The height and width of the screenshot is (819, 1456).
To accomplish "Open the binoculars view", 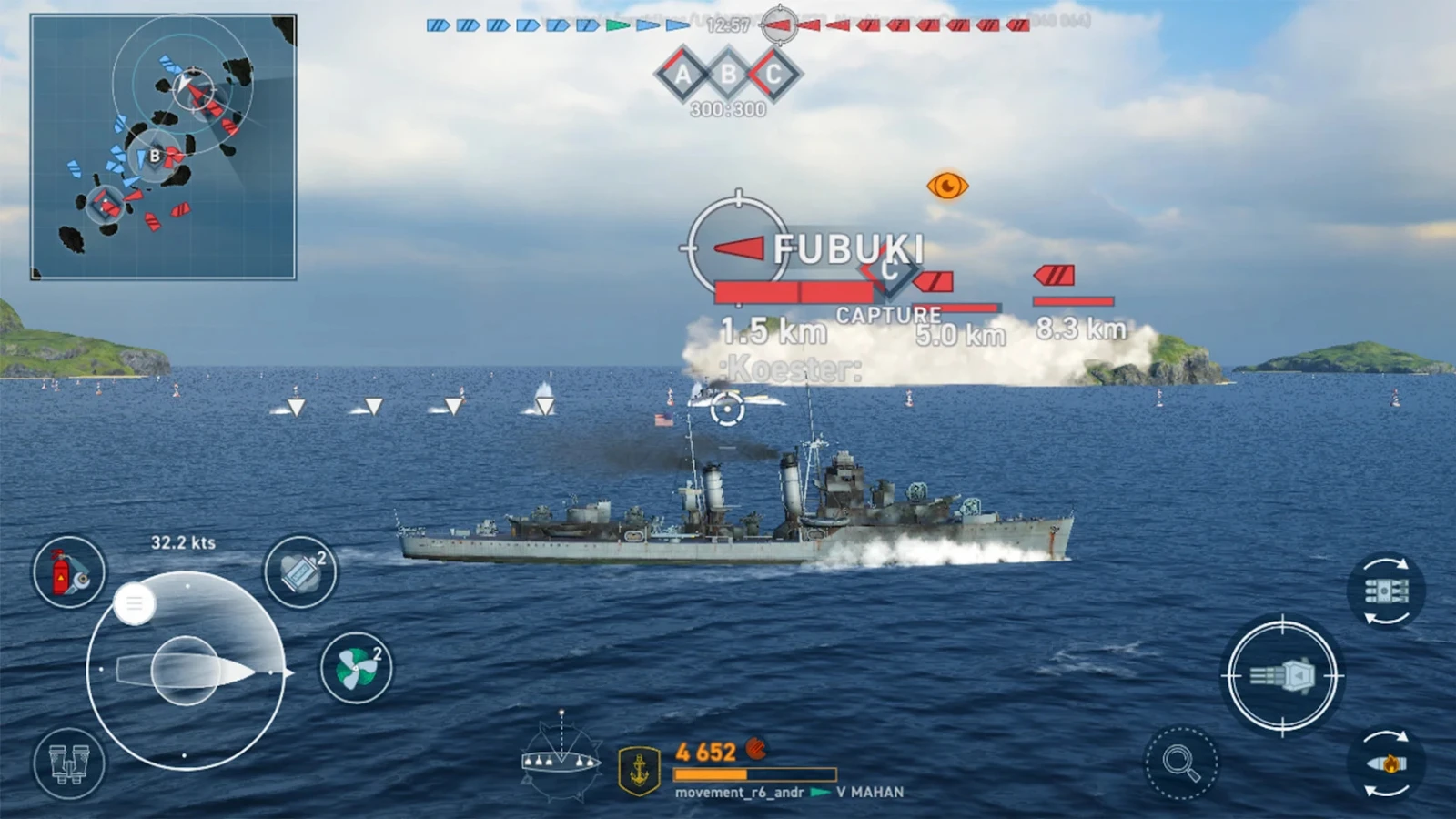I will (x=68, y=763).
